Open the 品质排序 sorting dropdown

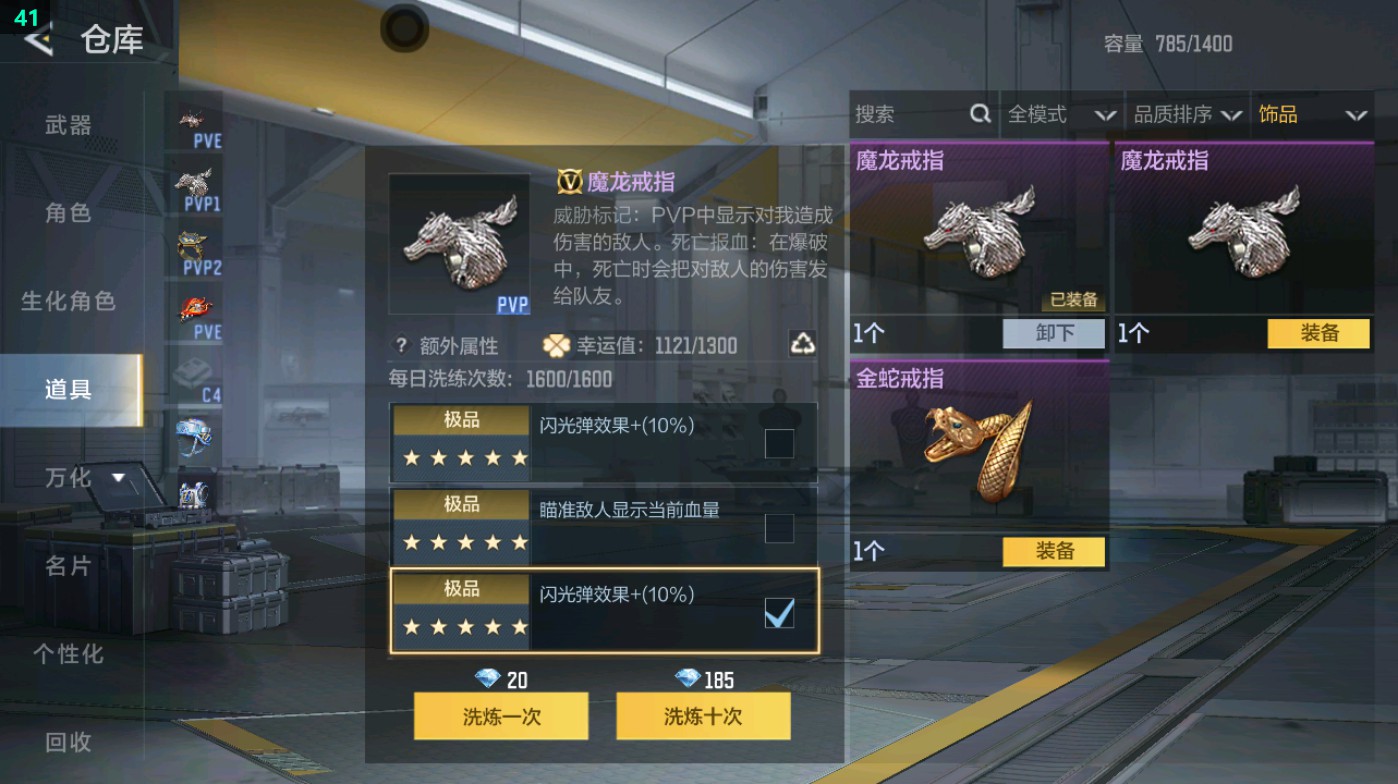click(x=1188, y=115)
